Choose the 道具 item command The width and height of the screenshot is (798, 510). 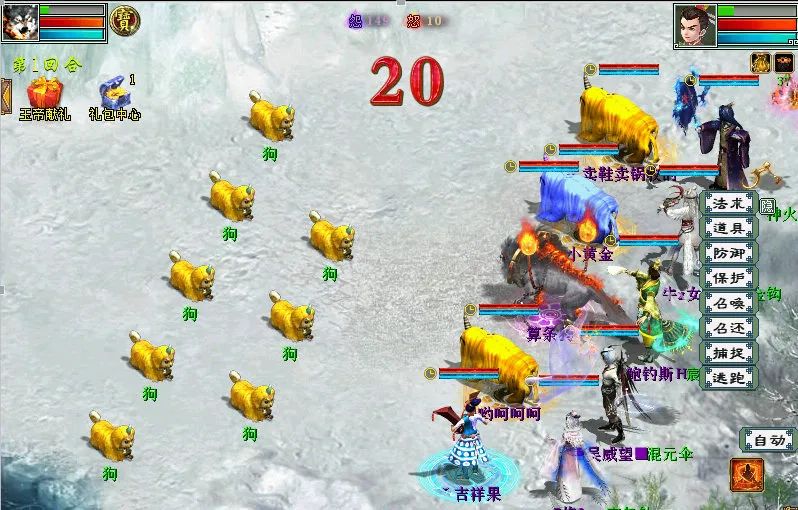(729, 228)
